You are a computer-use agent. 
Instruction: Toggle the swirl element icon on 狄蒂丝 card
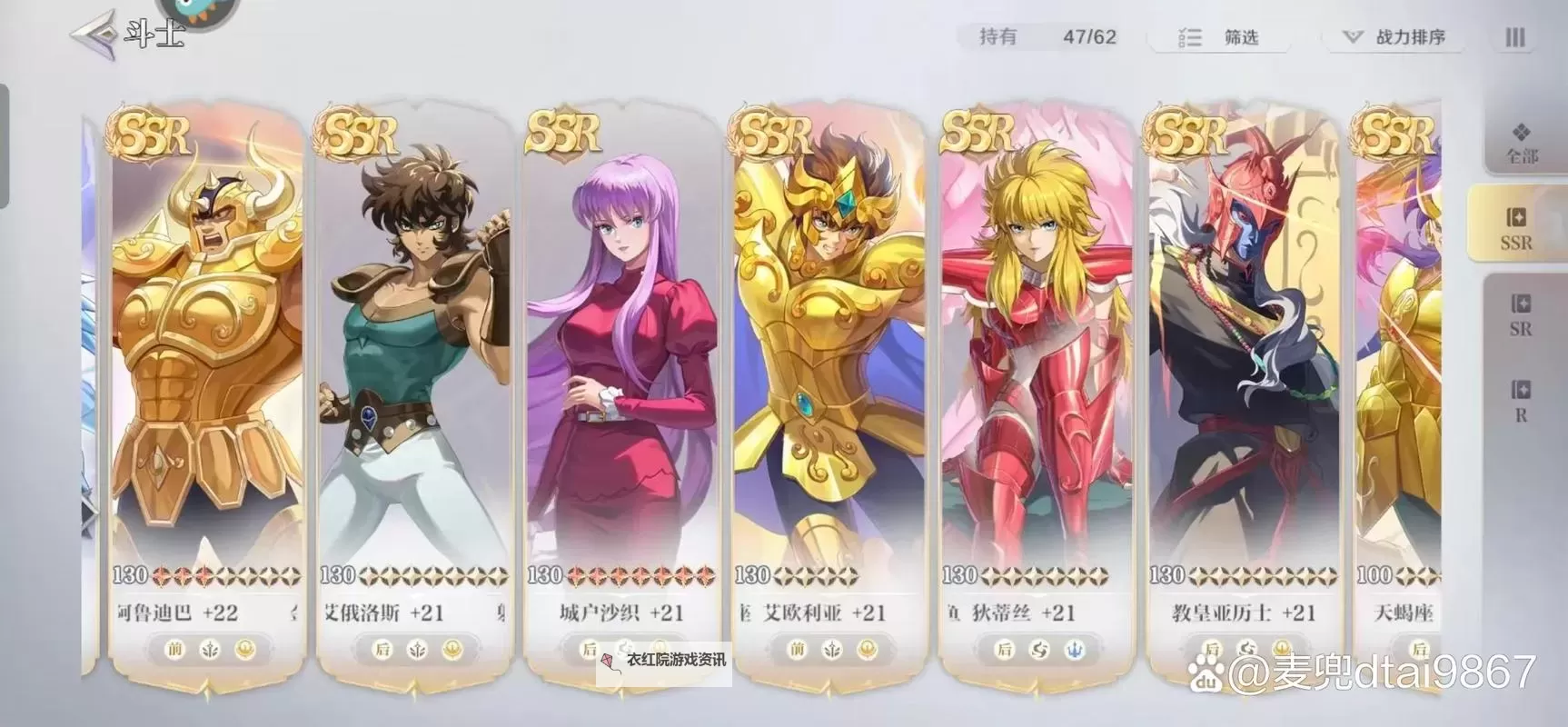pyautogui.click(x=1039, y=647)
